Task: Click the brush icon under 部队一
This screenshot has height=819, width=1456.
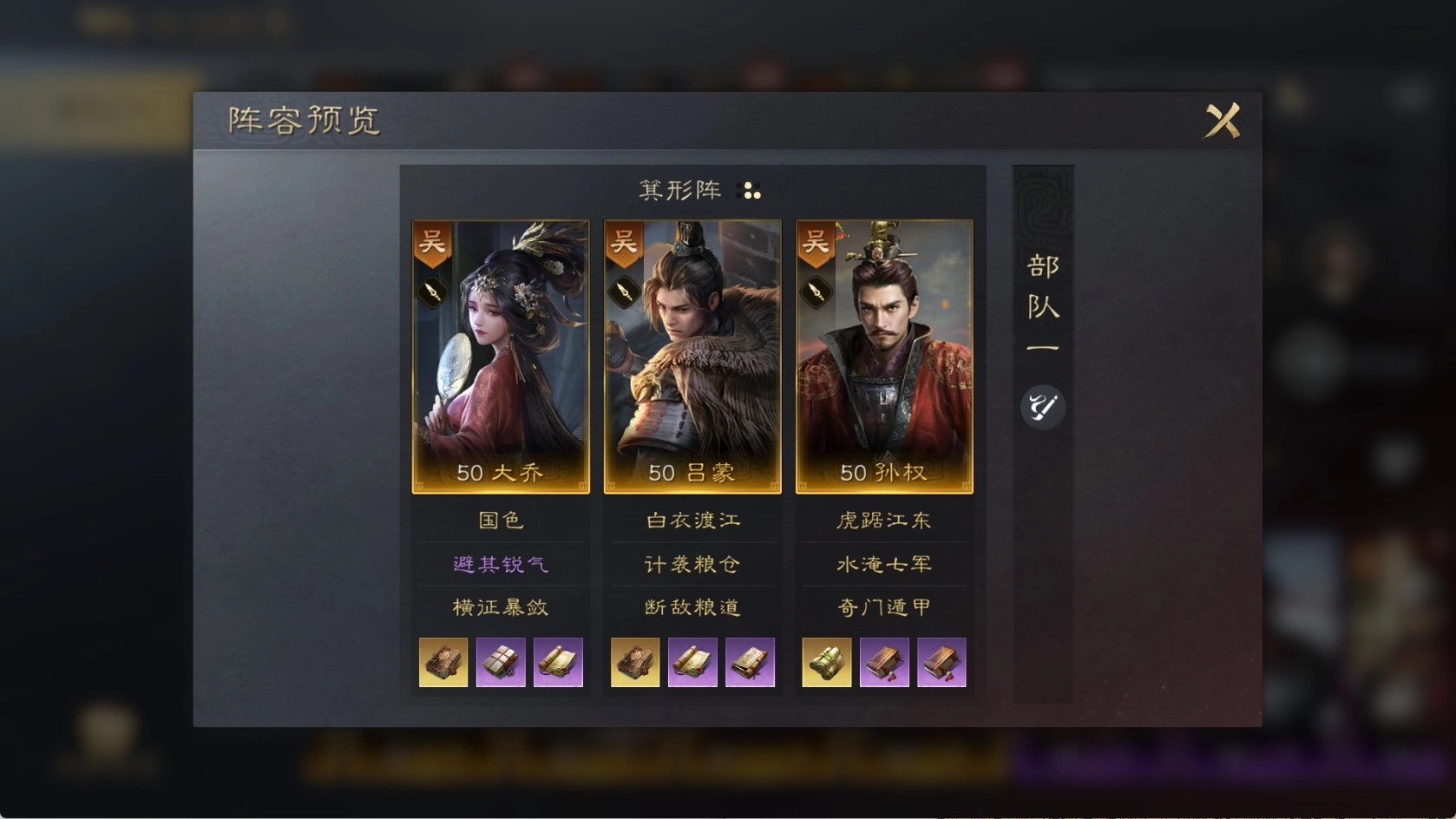Action: 1042,406
